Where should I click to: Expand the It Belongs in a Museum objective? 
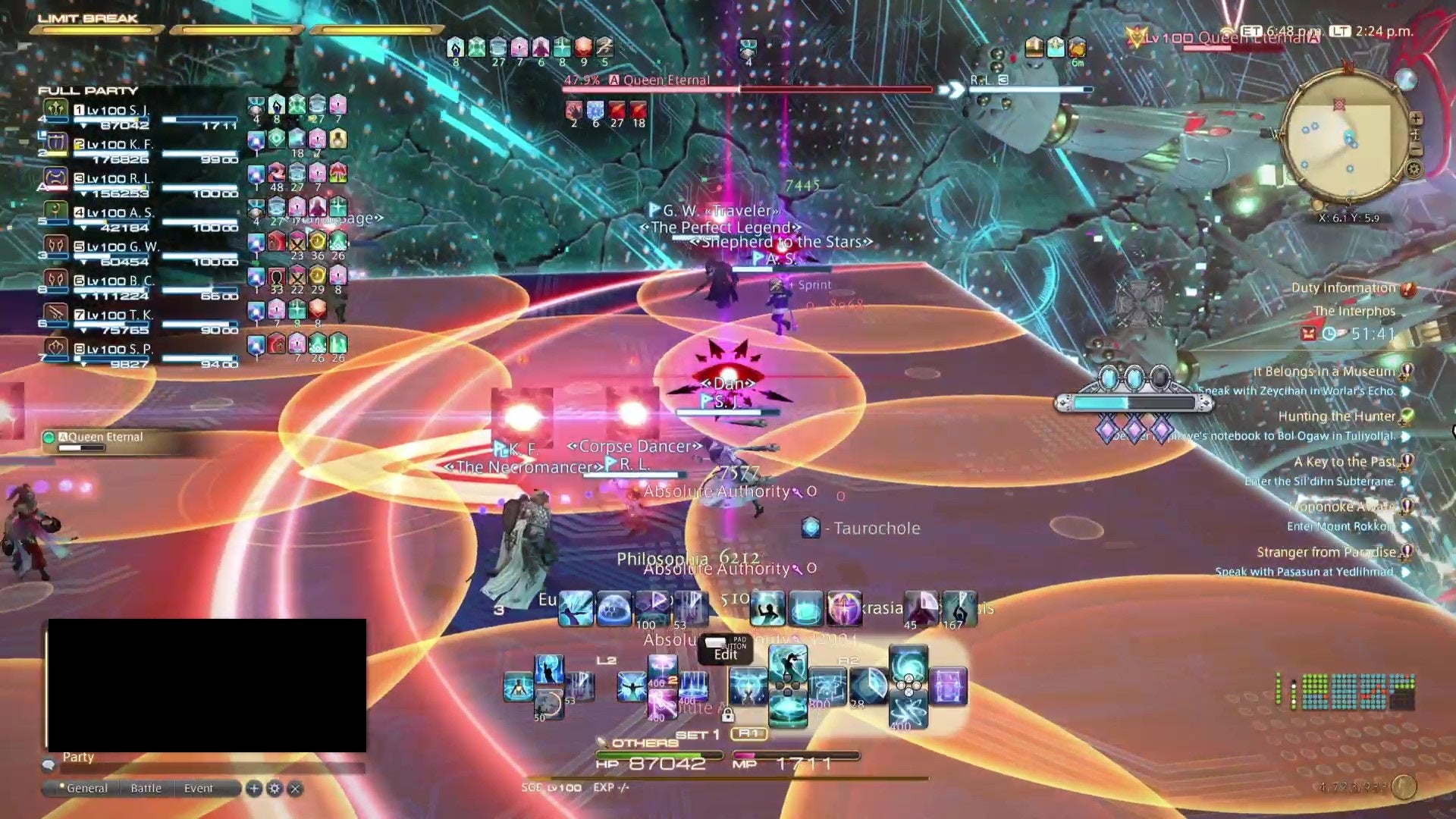(x=1407, y=372)
